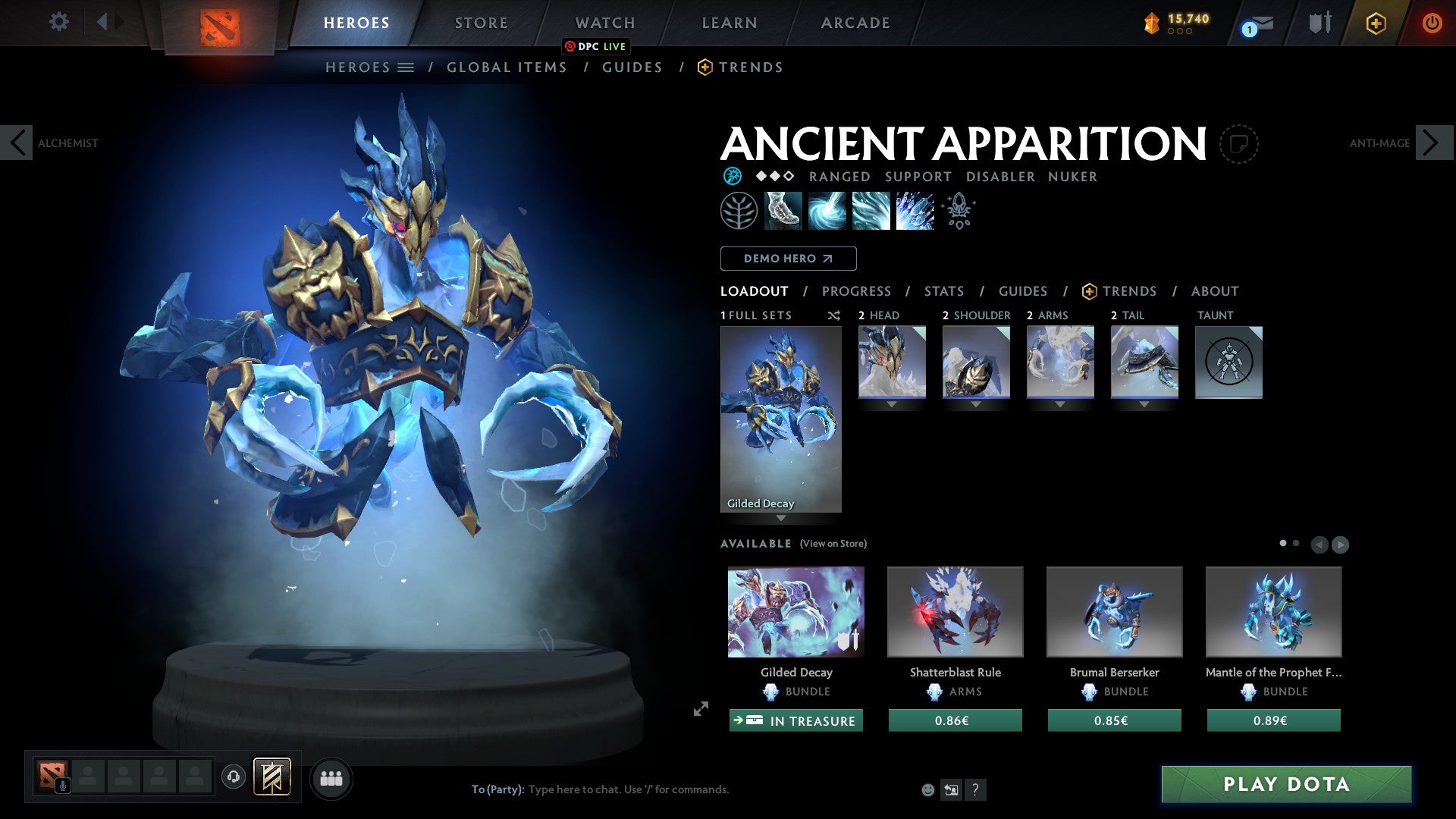Open the settings gear in the top left
Viewport: 1456px width, 819px height.
click(x=58, y=21)
